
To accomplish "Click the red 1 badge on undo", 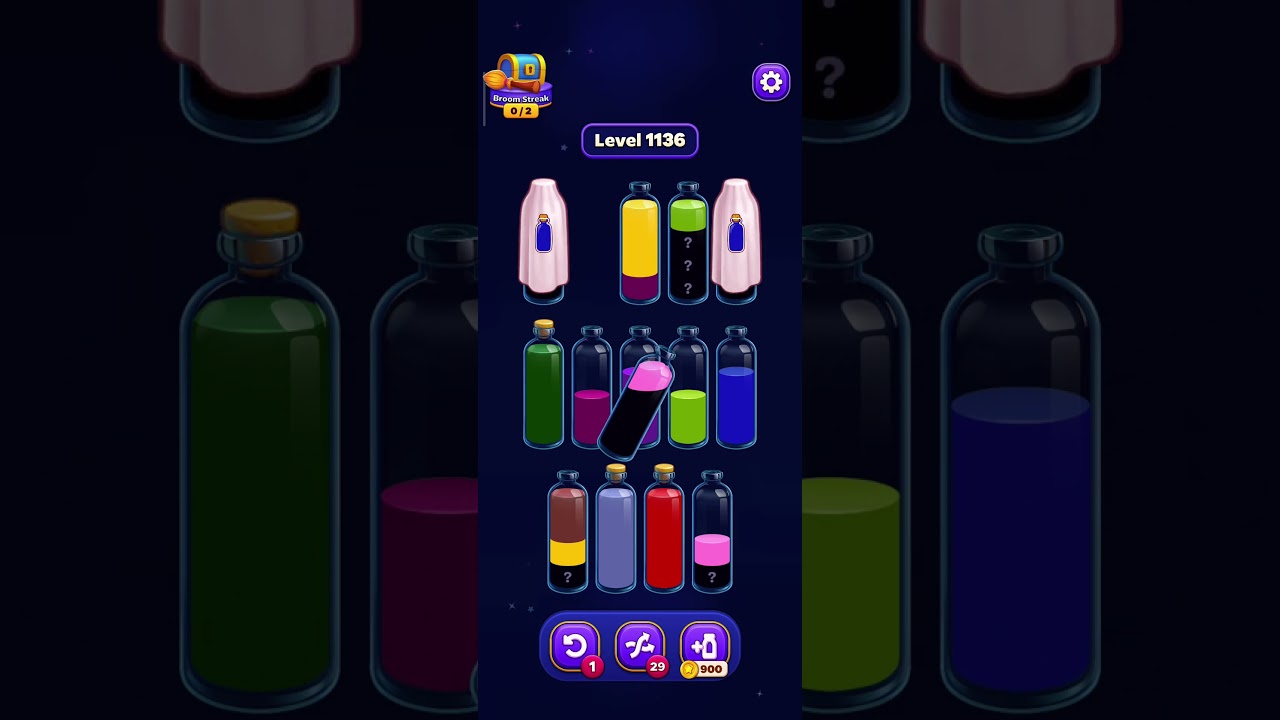I will (x=593, y=668).
